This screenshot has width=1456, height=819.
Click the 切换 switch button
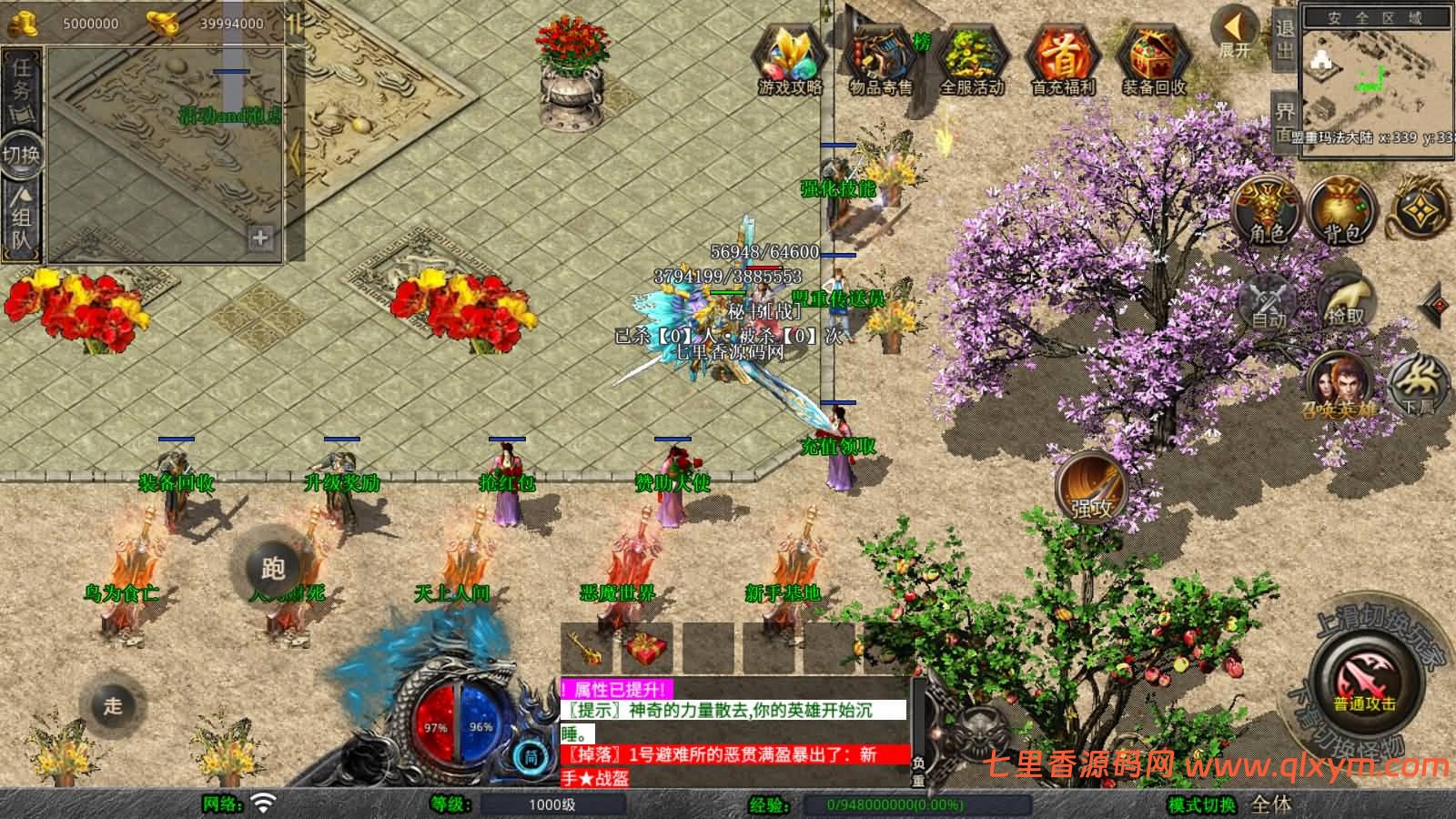pos(21,155)
